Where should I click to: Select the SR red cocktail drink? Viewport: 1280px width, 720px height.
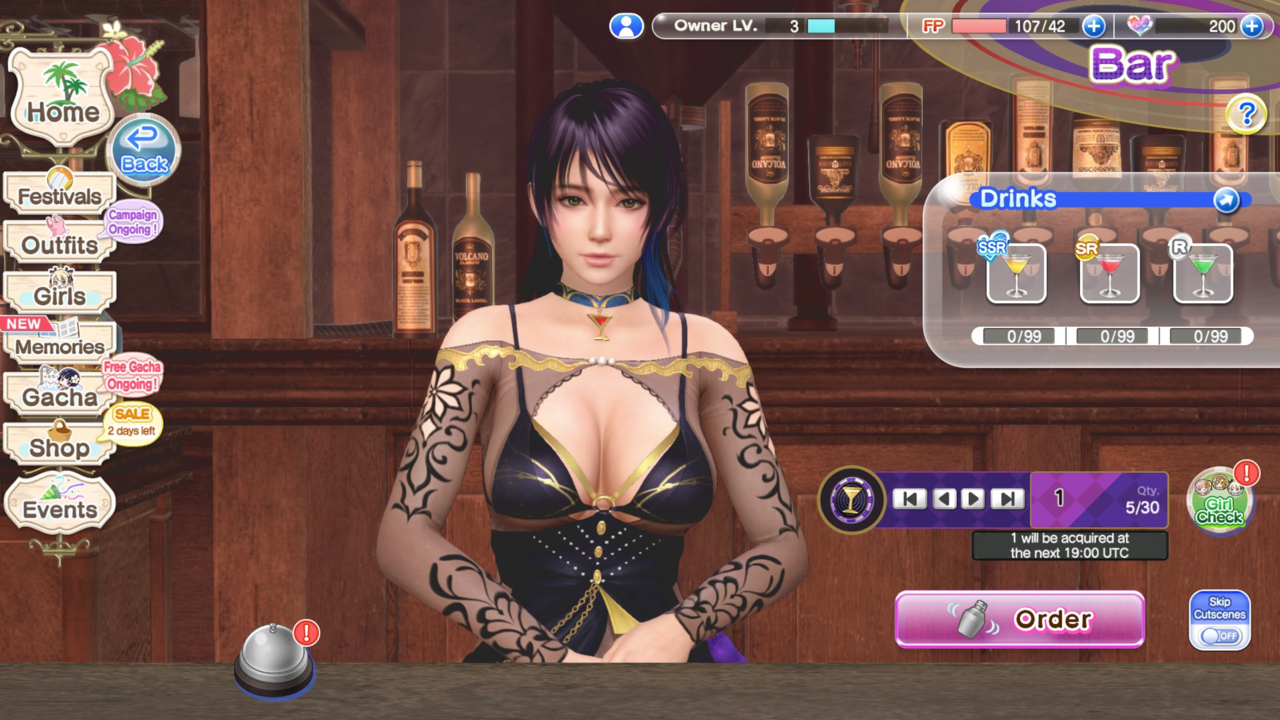1109,274
